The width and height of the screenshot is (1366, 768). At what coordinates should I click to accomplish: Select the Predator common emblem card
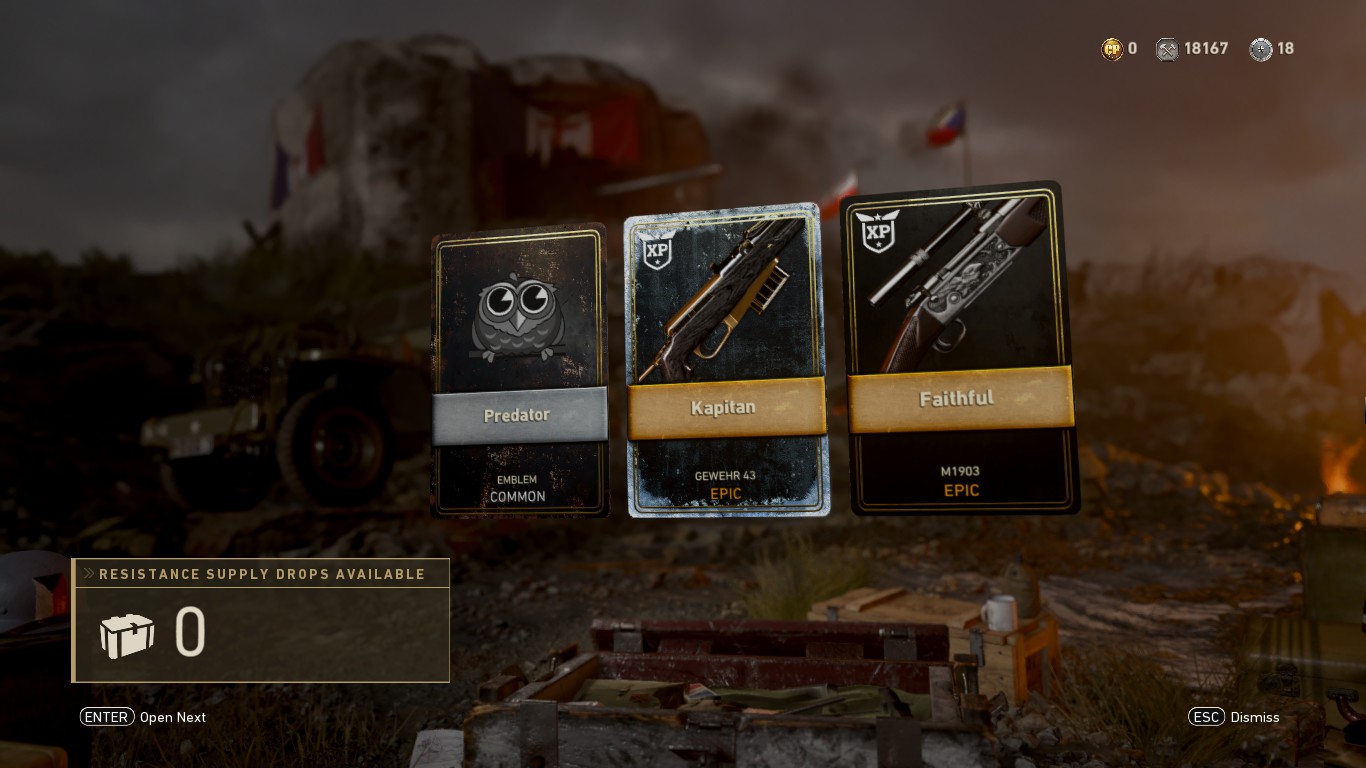(520, 370)
